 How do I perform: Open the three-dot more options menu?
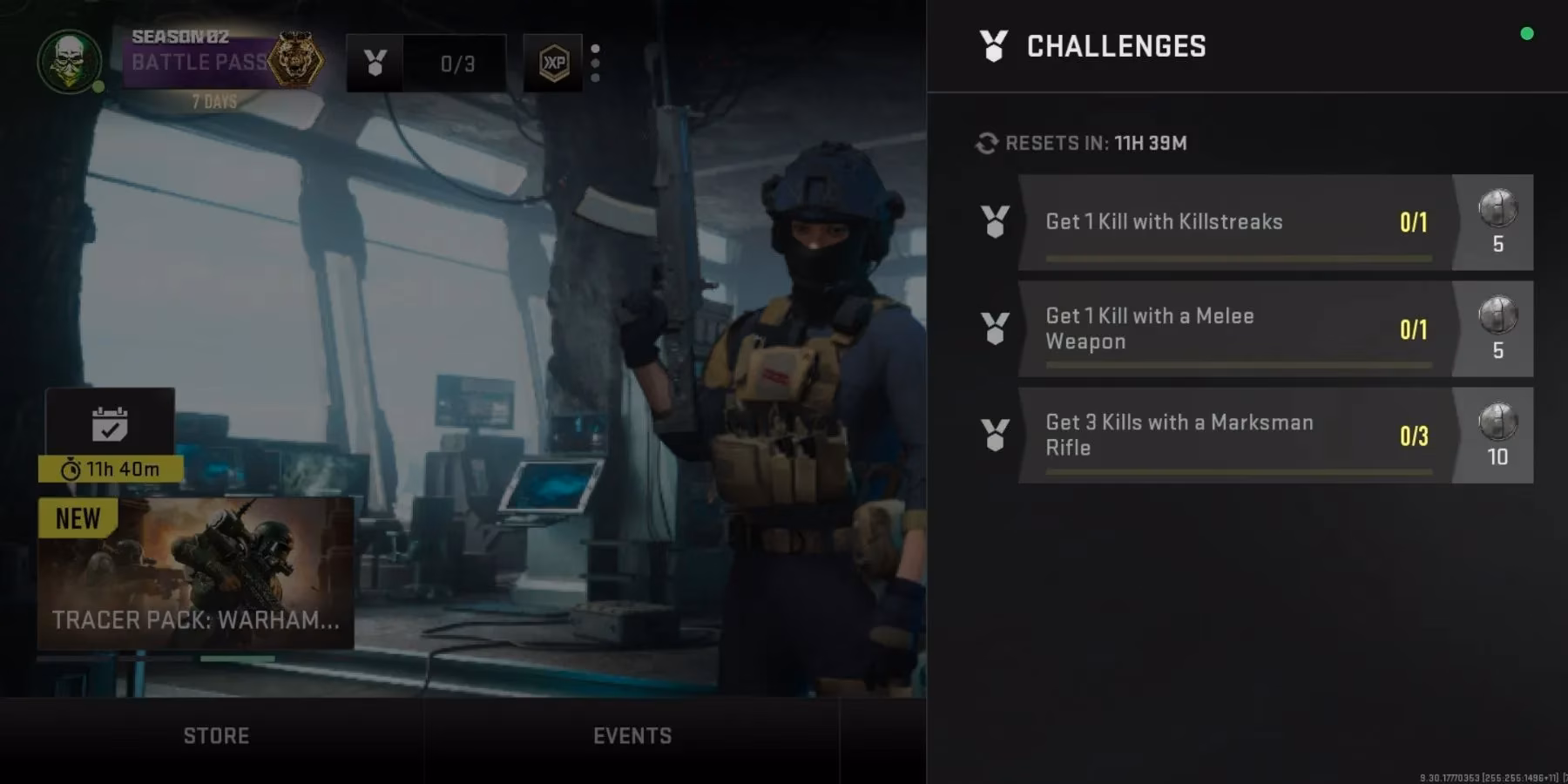click(596, 63)
